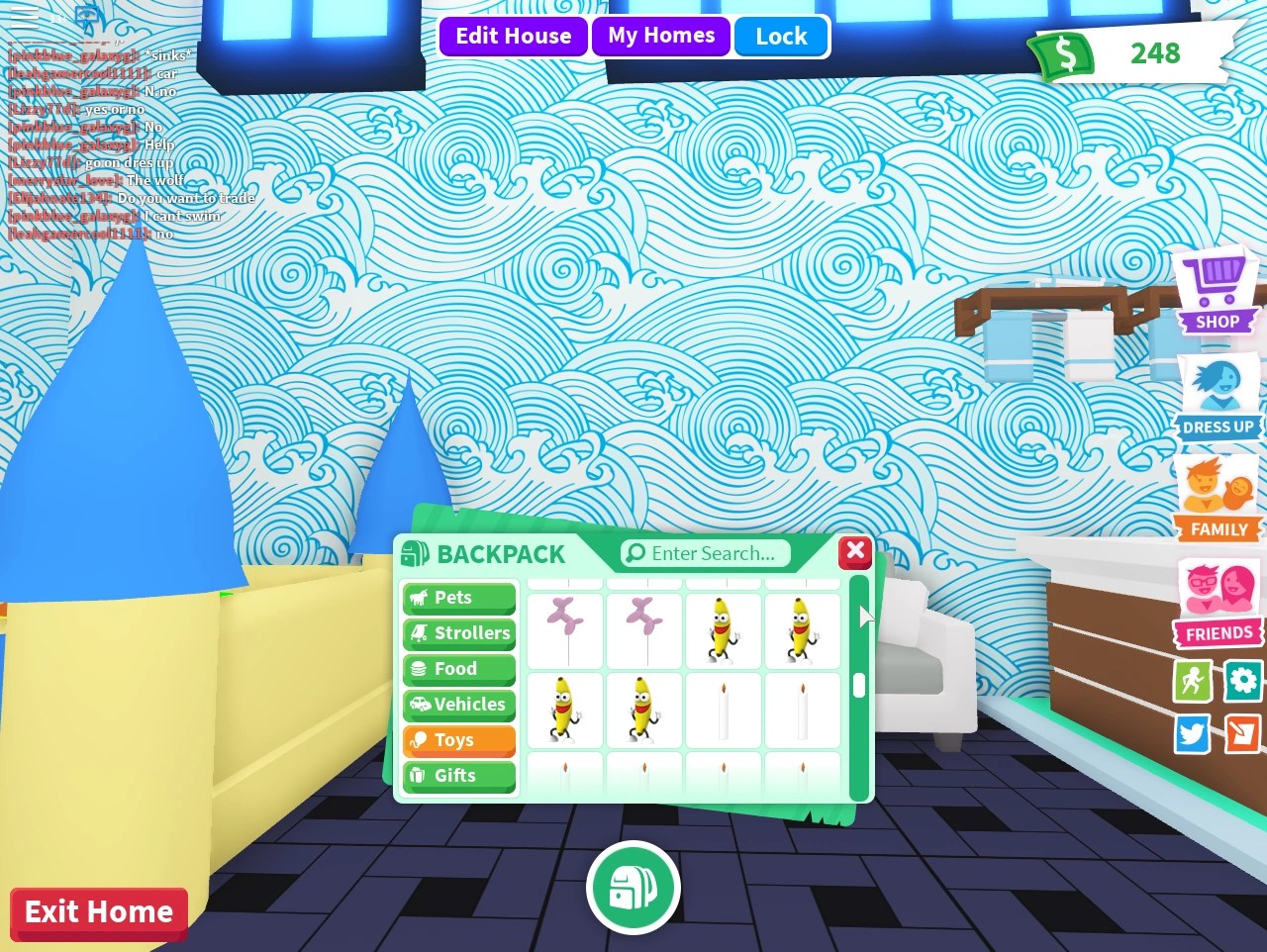1267x952 pixels.
Task: Switch to the Vehicles category tab
Action: click(457, 705)
